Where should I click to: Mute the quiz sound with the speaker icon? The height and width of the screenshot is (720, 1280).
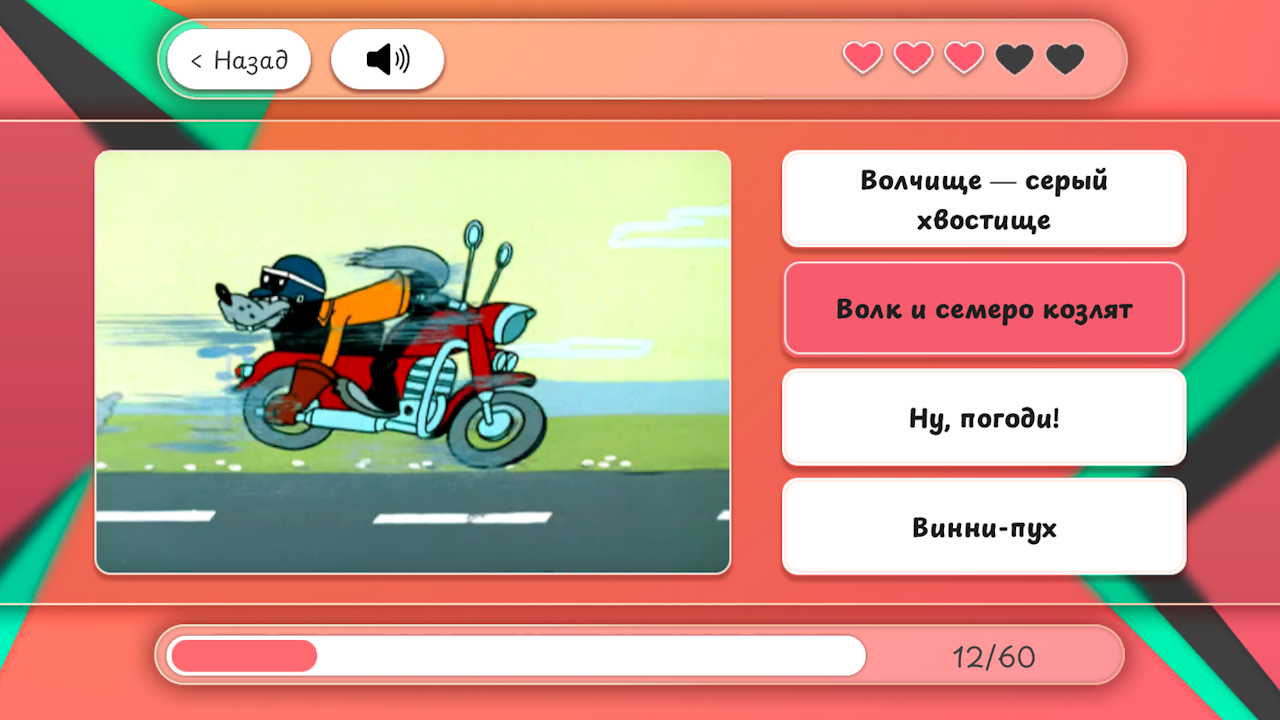(x=387, y=59)
